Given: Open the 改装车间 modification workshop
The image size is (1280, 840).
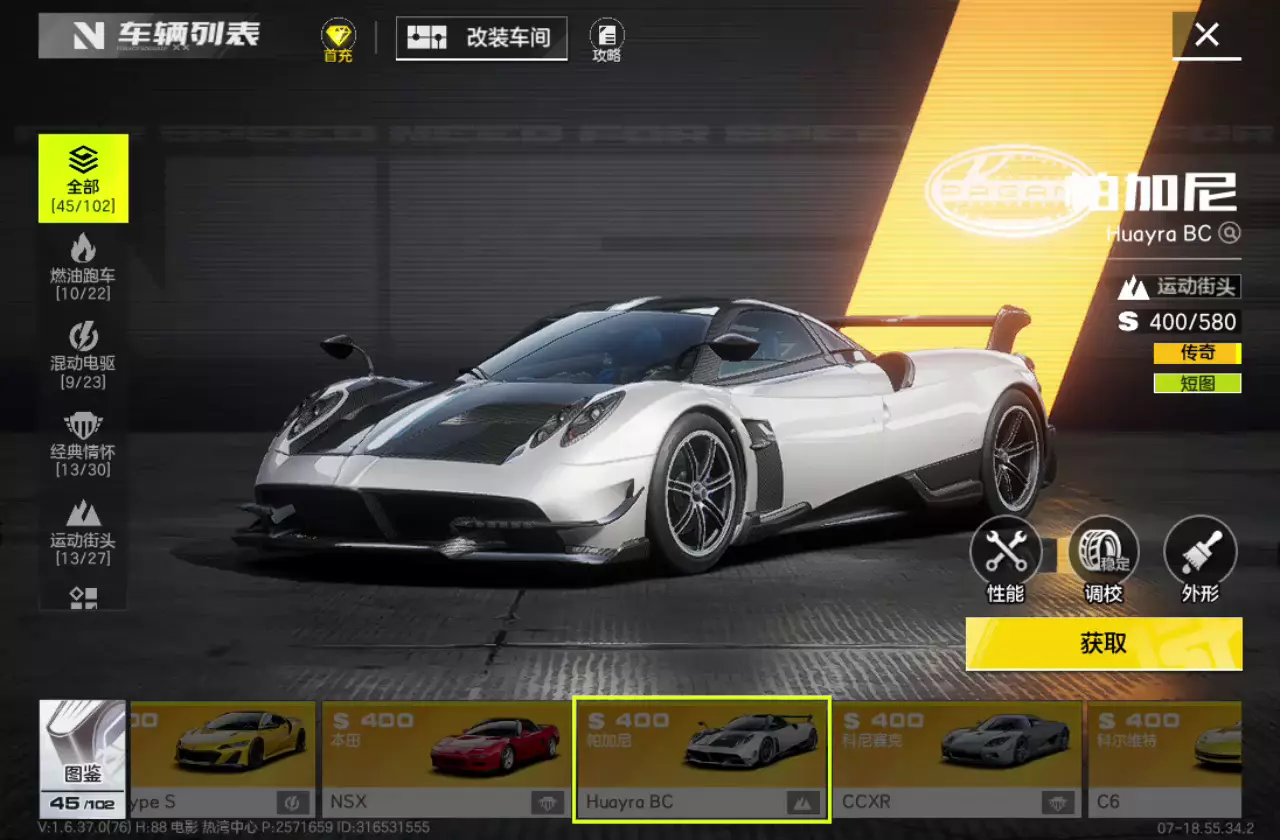Looking at the screenshot, I should point(482,38).
